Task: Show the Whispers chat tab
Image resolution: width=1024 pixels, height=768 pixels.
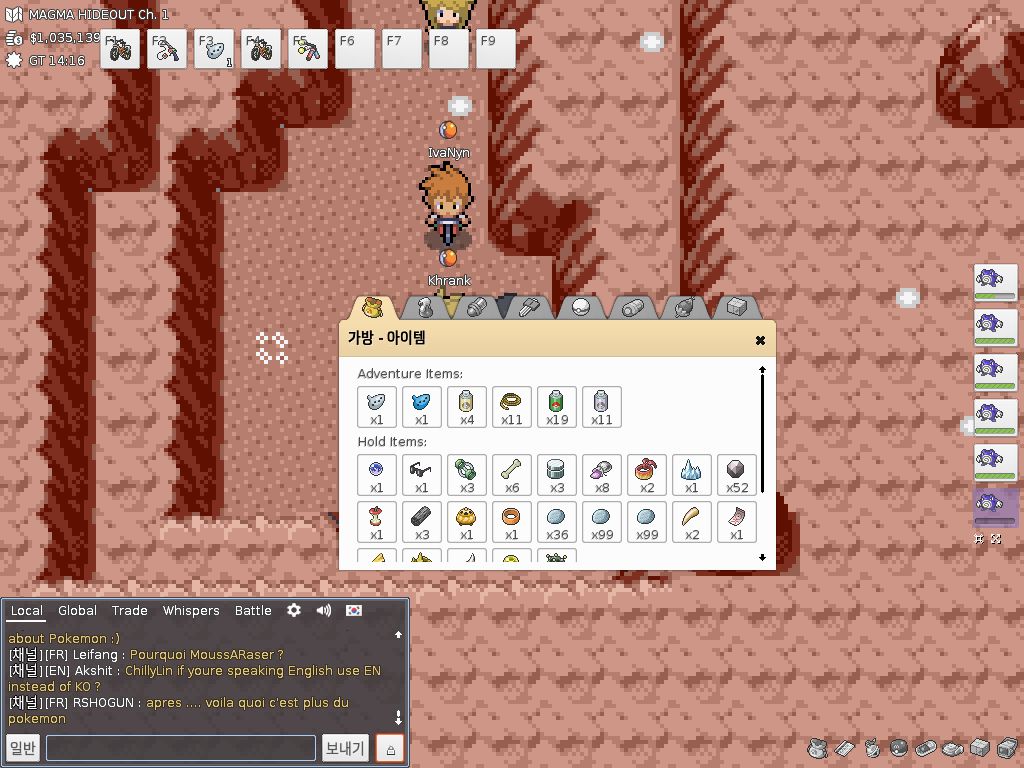Action: coord(191,611)
